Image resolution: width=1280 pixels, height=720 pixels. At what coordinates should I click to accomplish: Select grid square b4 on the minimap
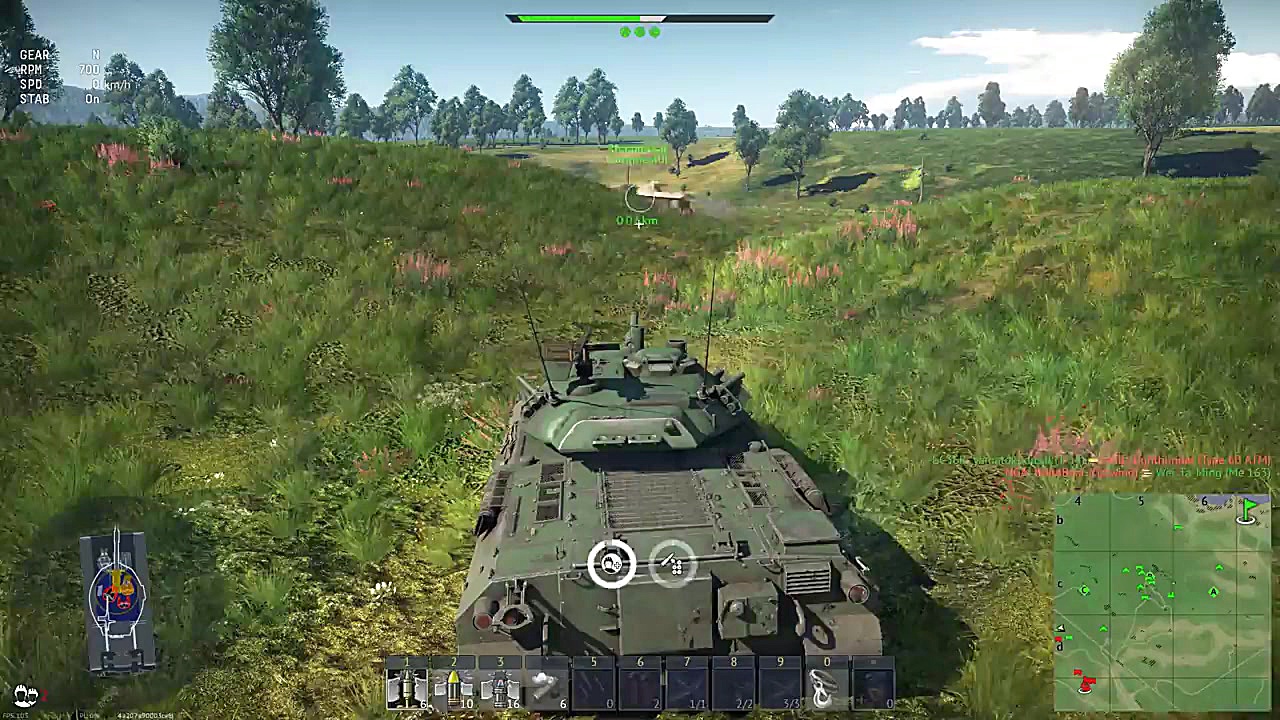pyautogui.click(x=1082, y=520)
